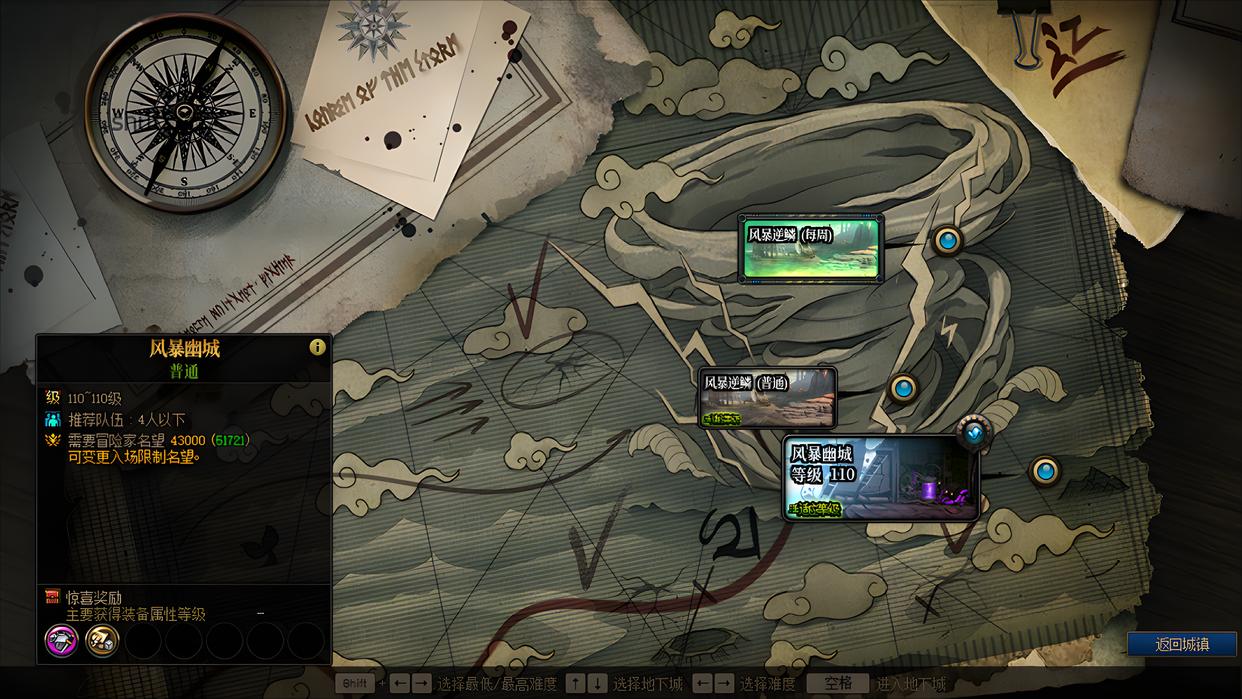1242x699 pixels.
Task: Inspect the purple armor reward icon
Action: pyautogui.click(x=61, y=640)
